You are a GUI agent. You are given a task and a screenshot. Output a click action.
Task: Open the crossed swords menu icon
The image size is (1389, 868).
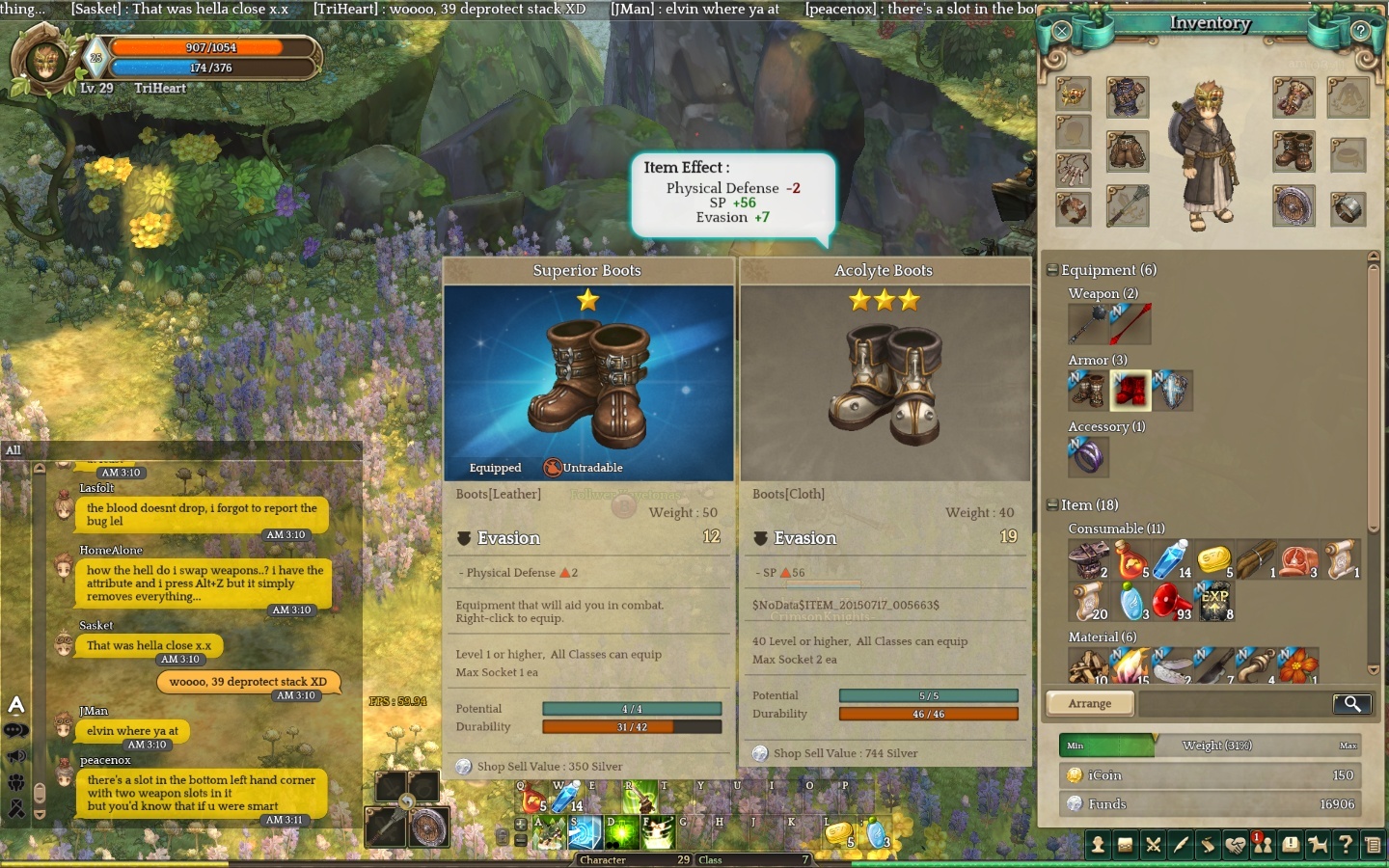tap(1153, 845)
